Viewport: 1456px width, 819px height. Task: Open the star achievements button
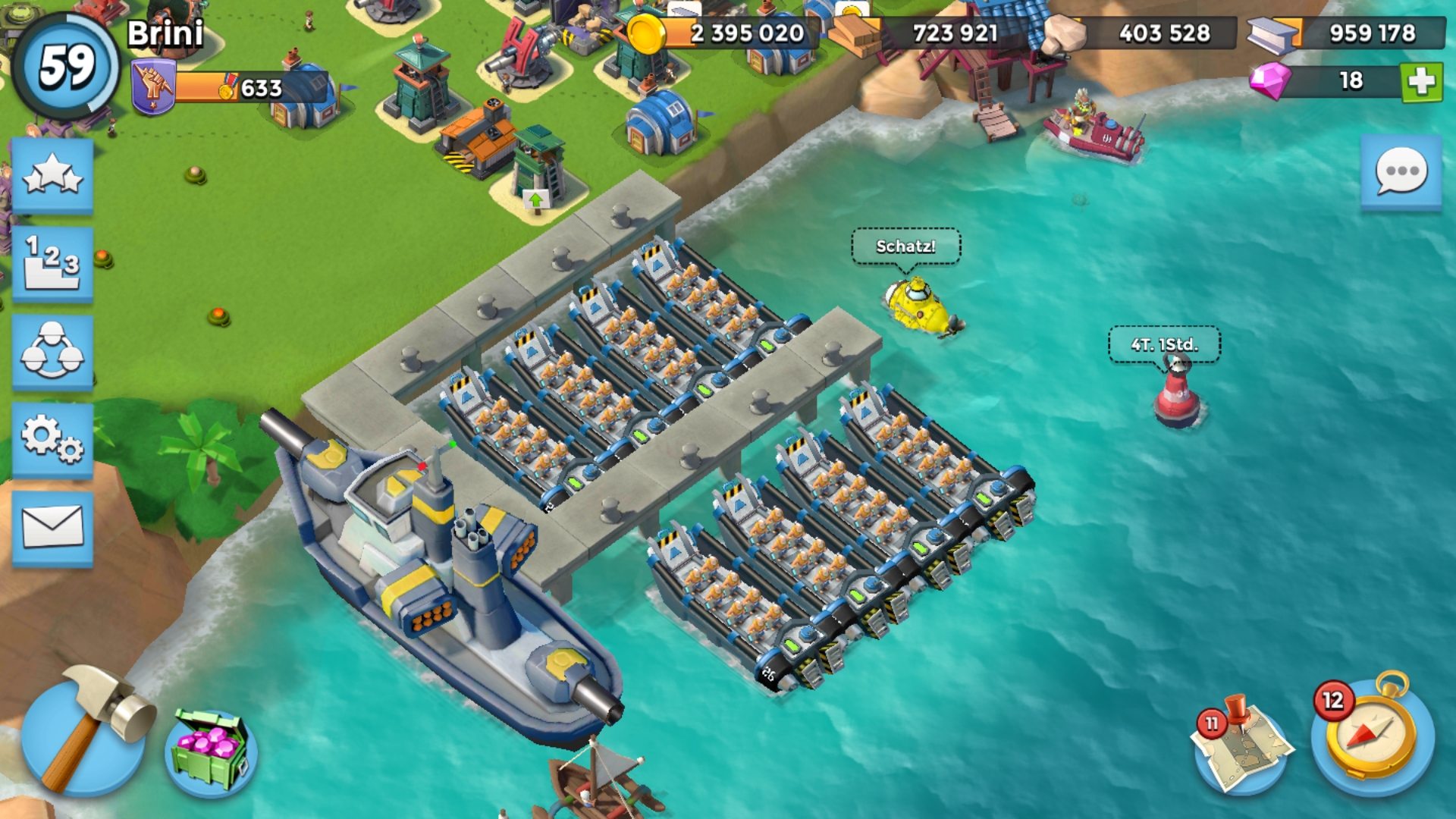point(52,175)
